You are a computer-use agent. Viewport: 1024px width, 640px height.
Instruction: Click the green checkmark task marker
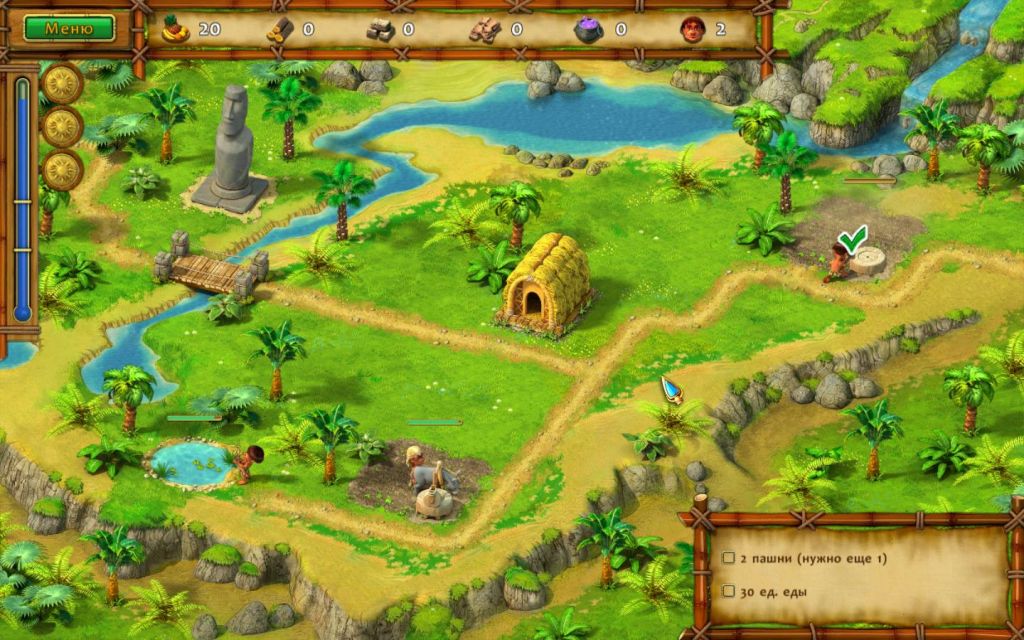pos(852,240)
